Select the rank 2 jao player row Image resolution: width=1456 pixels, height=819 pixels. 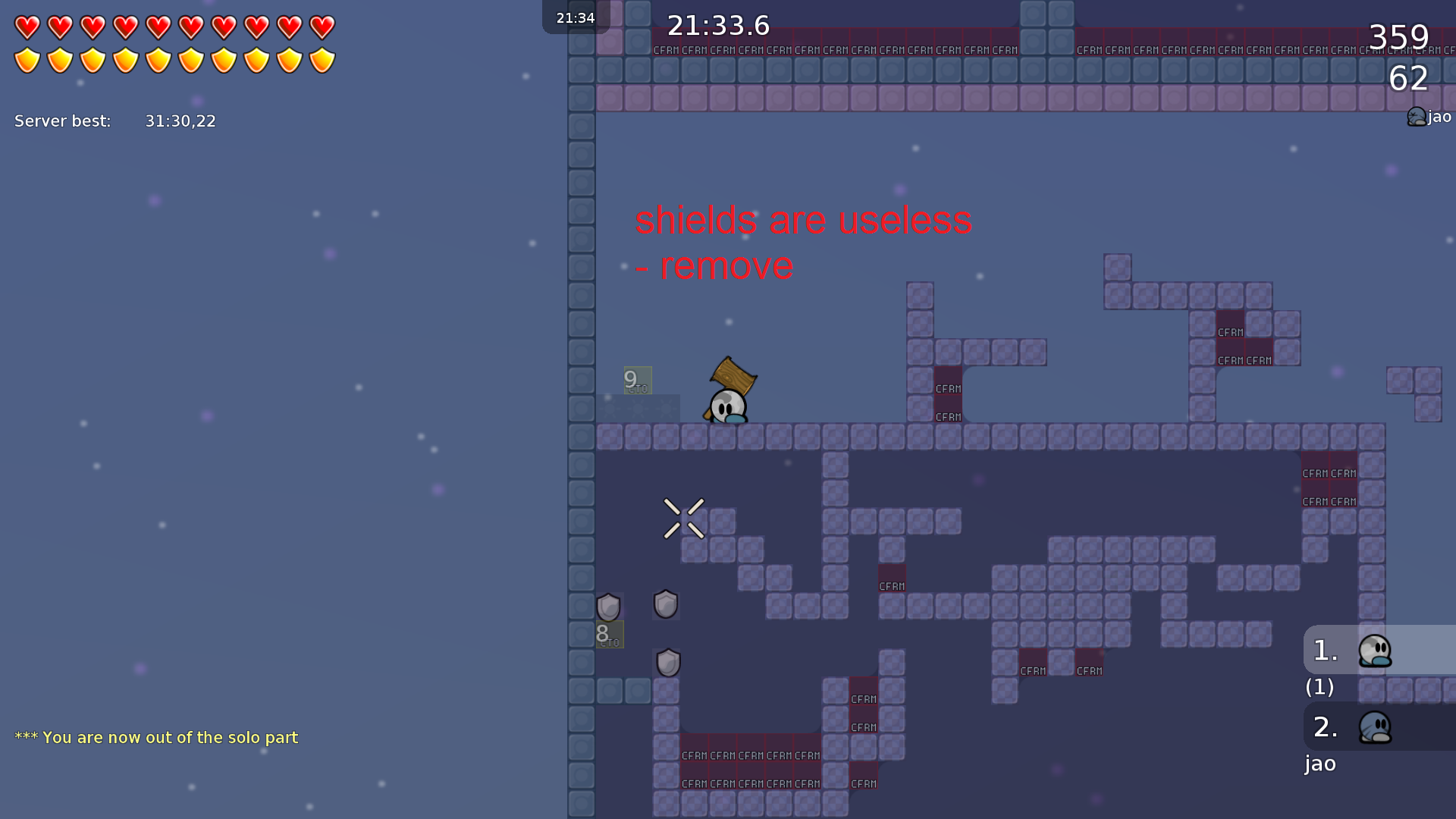[1379, 726]
